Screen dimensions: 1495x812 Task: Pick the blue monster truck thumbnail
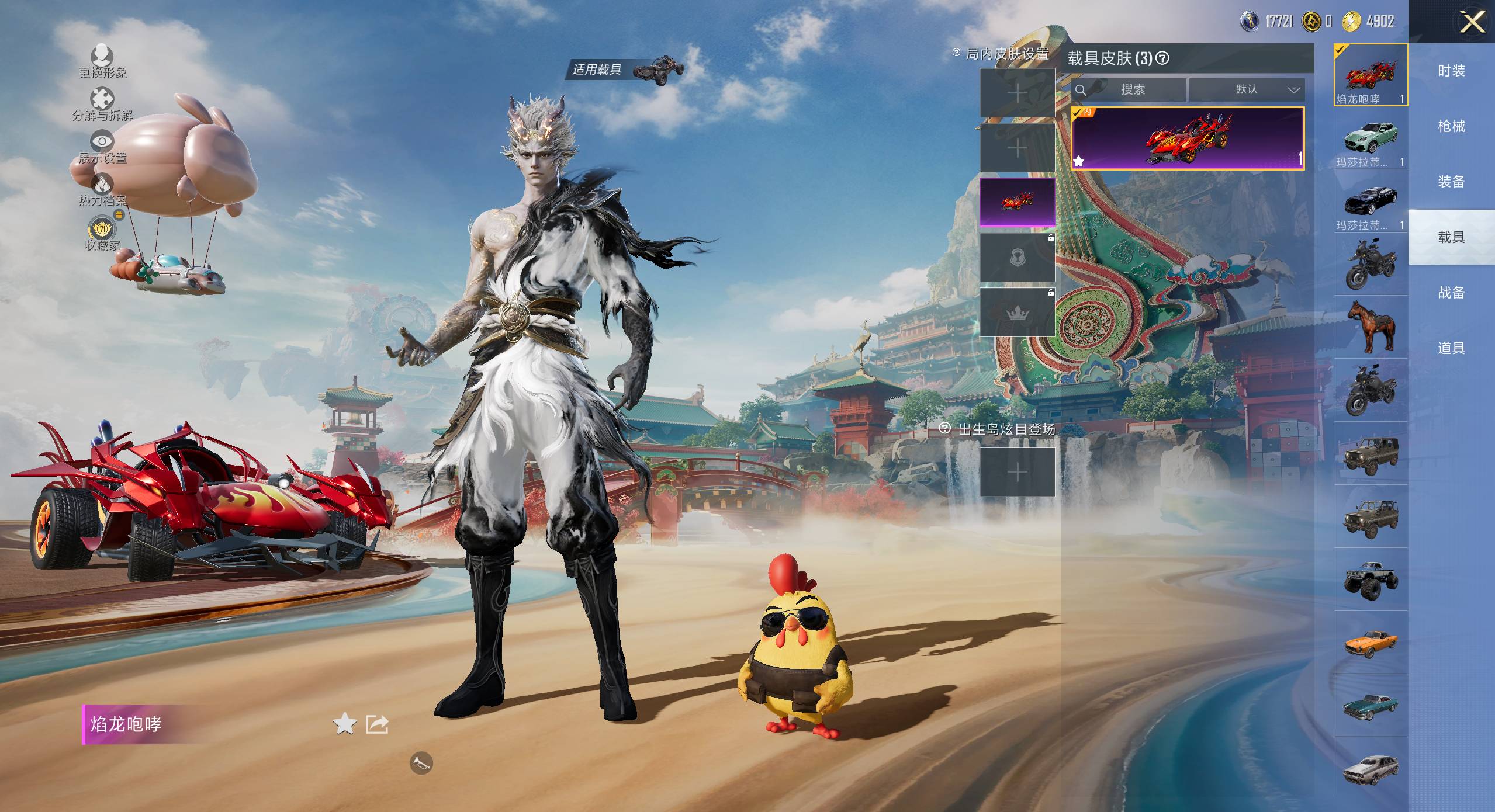point(1370,579)
